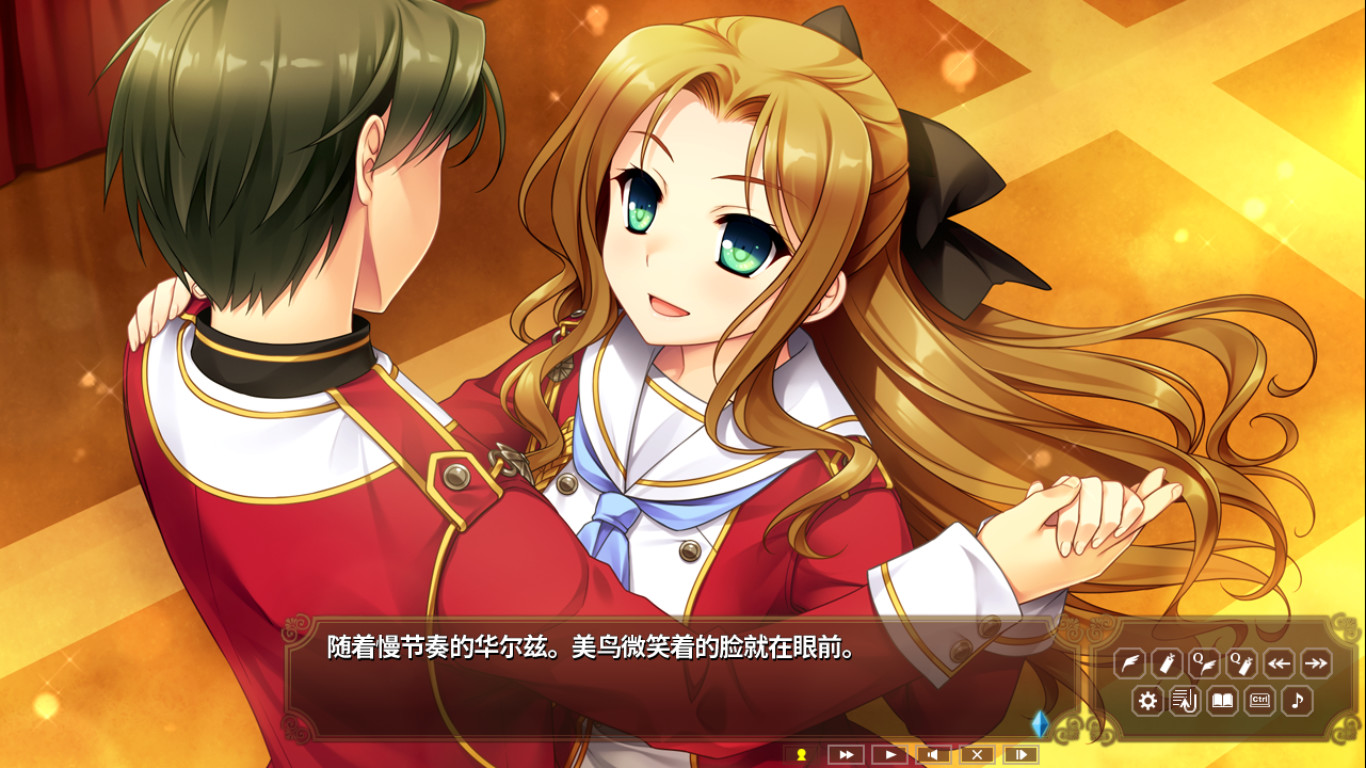Viewport: 1366px width, 768px height.
Task: Click the music note sound icon
Action: coord(1297,700)
